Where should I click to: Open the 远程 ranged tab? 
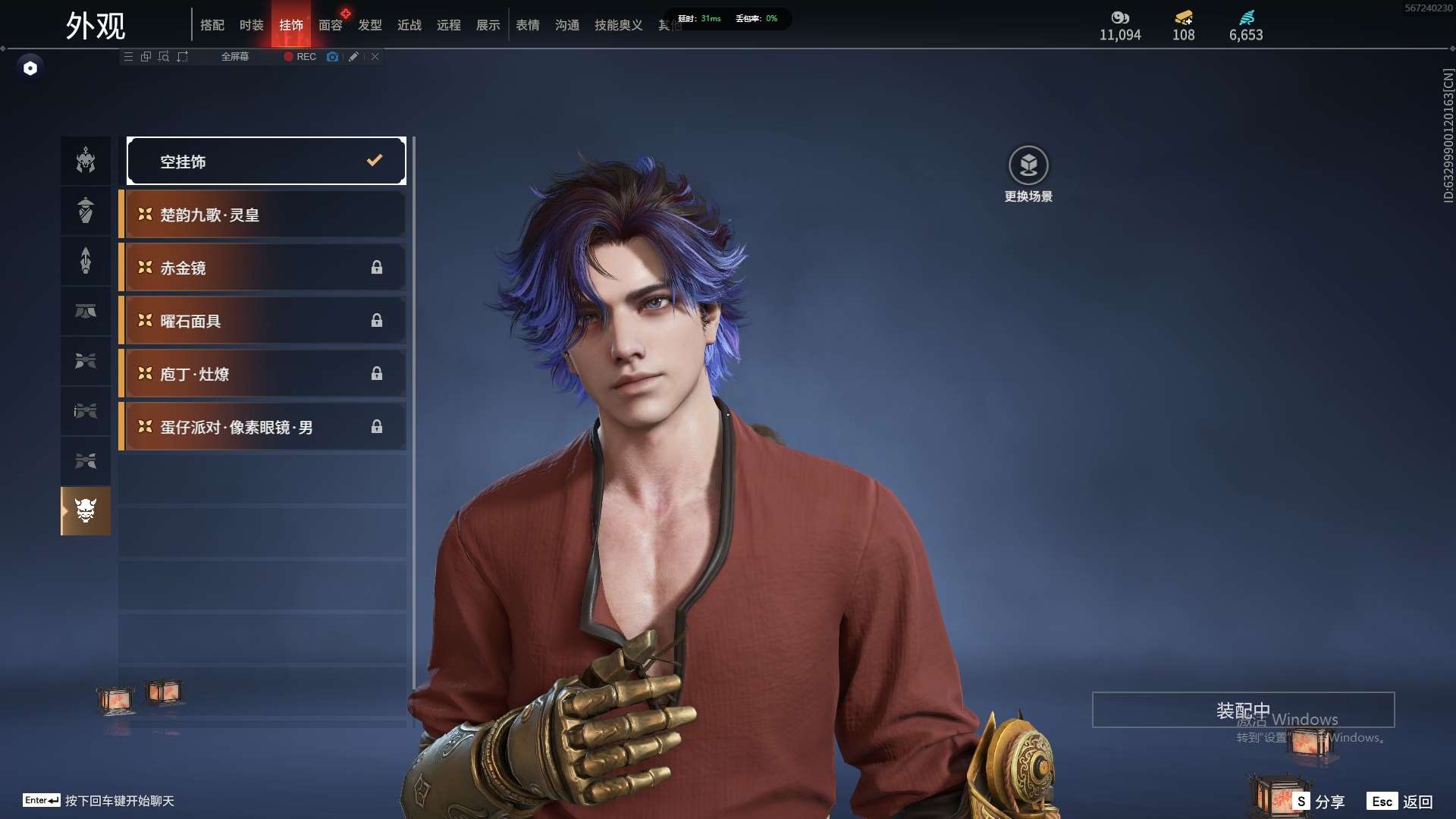pyautogui.click(x=449, y=25)
